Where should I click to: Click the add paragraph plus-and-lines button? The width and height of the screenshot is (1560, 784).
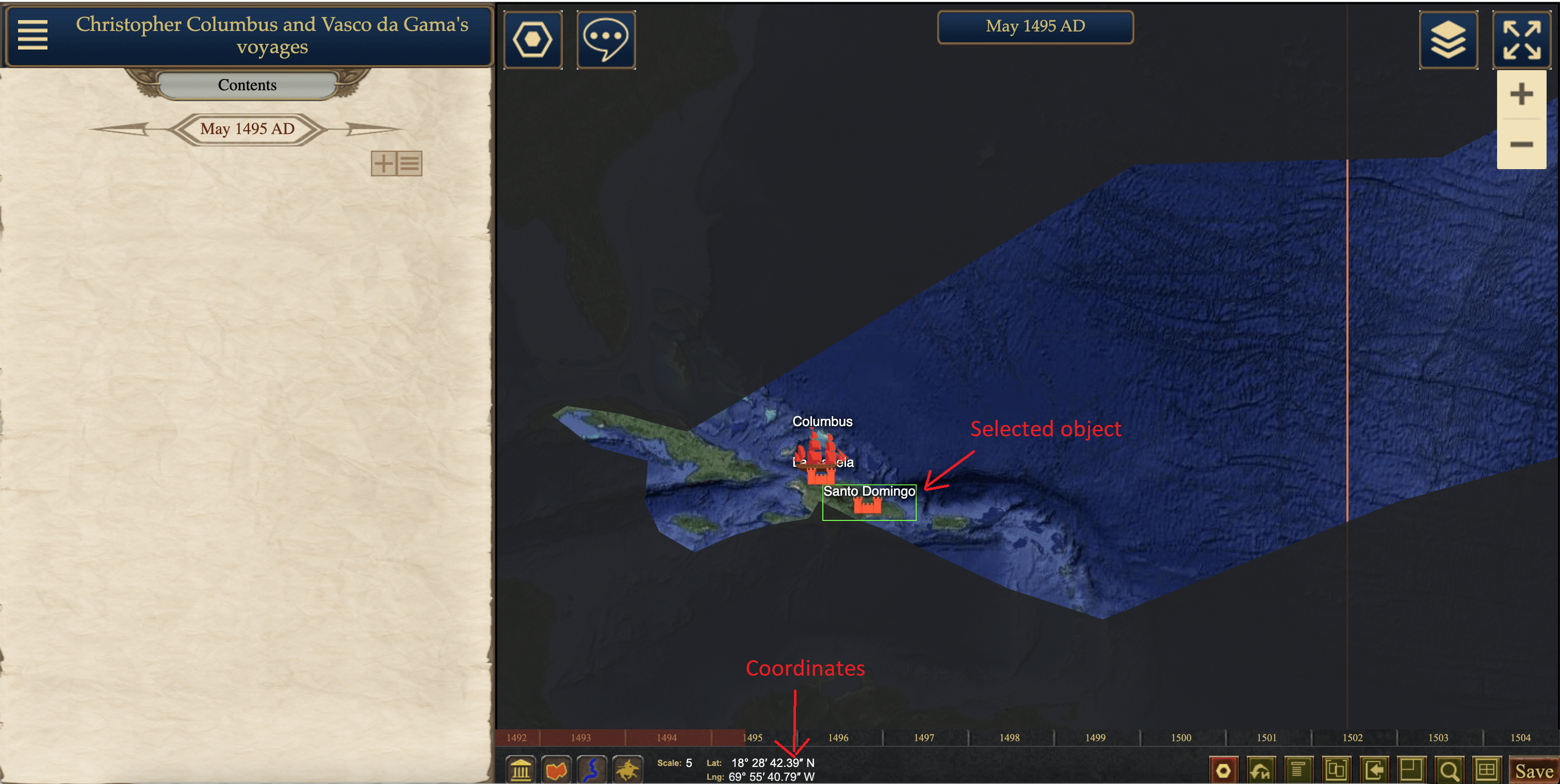(x=396, y=164)
